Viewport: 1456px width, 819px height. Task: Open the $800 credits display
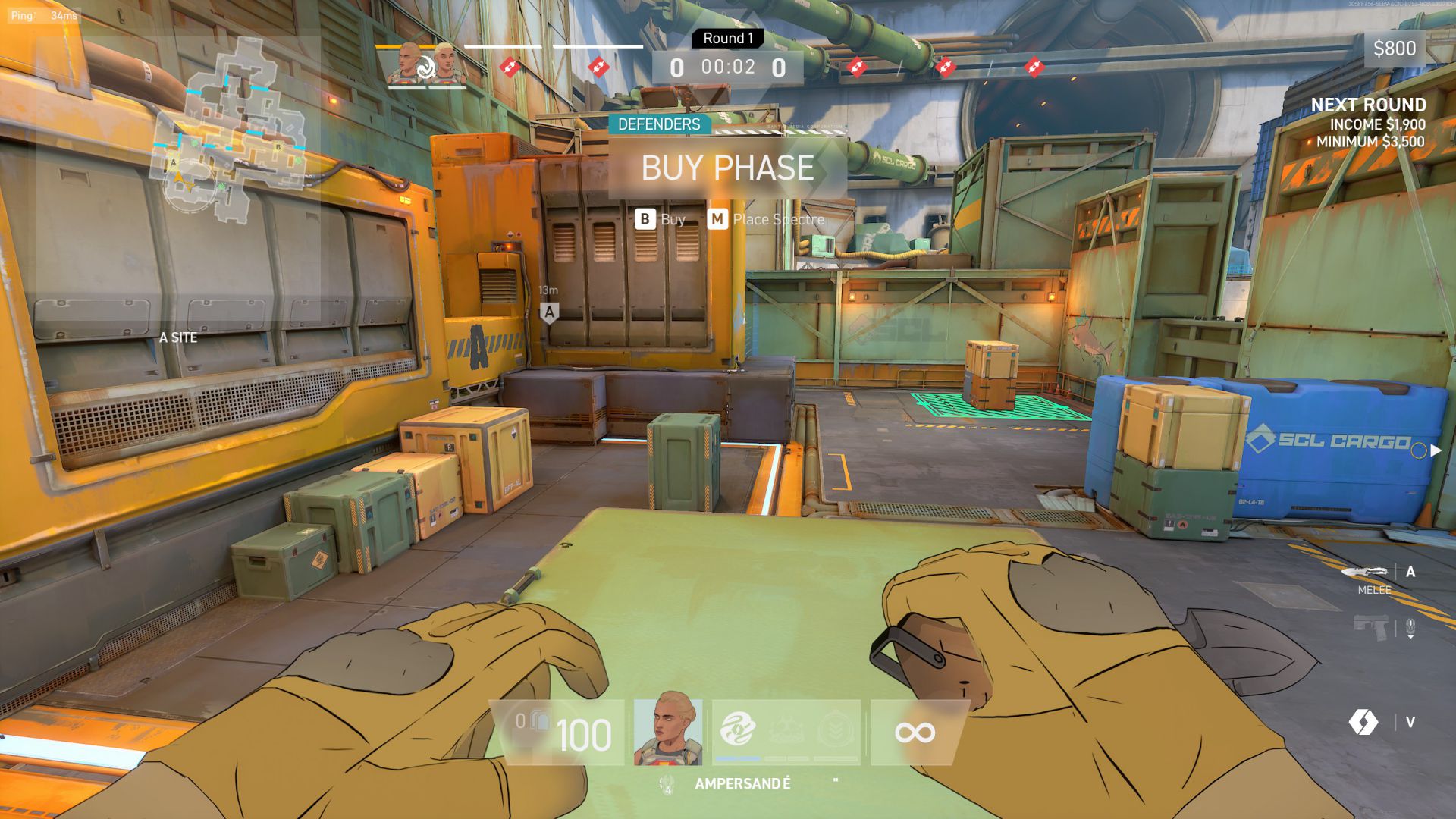tap(1394, 49)
